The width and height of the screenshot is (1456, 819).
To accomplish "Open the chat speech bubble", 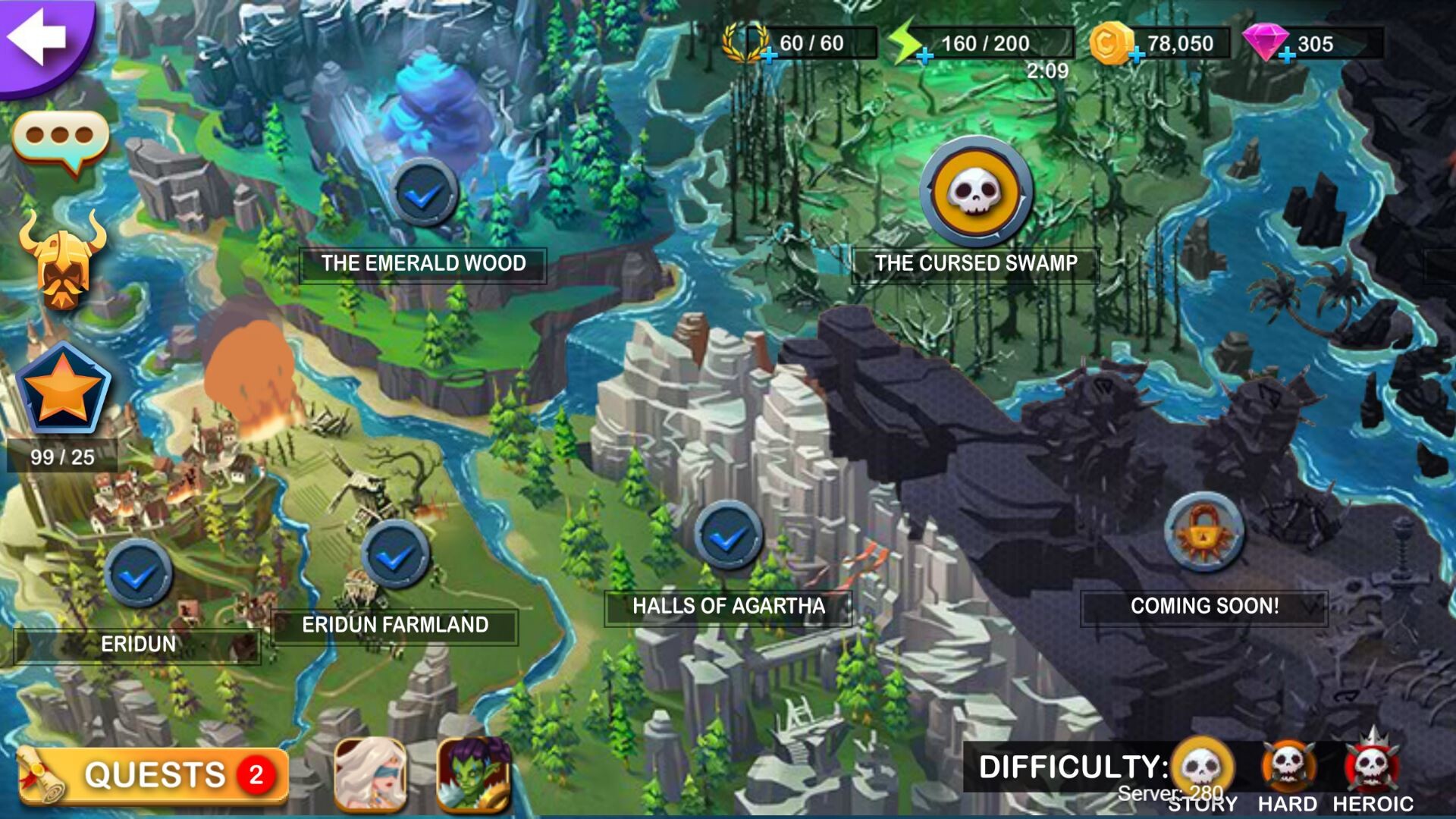I will 61,140.
